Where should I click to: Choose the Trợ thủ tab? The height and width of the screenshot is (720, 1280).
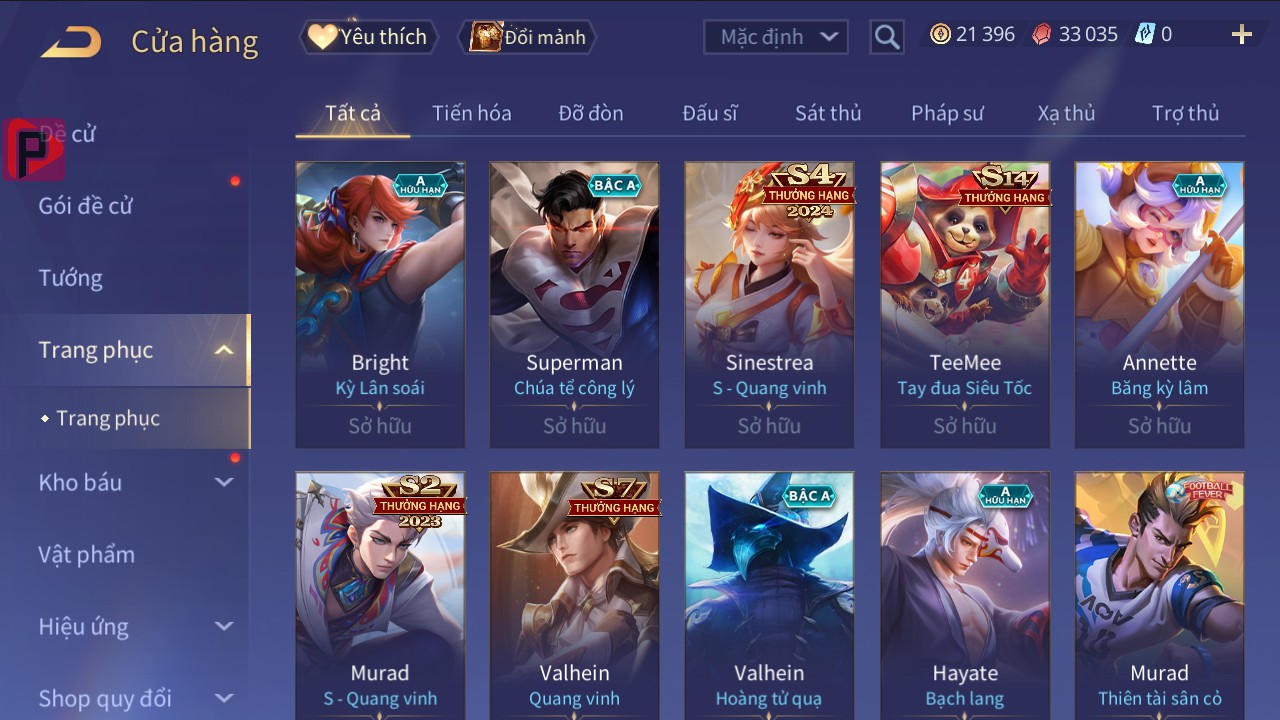tap(1185, 113)
